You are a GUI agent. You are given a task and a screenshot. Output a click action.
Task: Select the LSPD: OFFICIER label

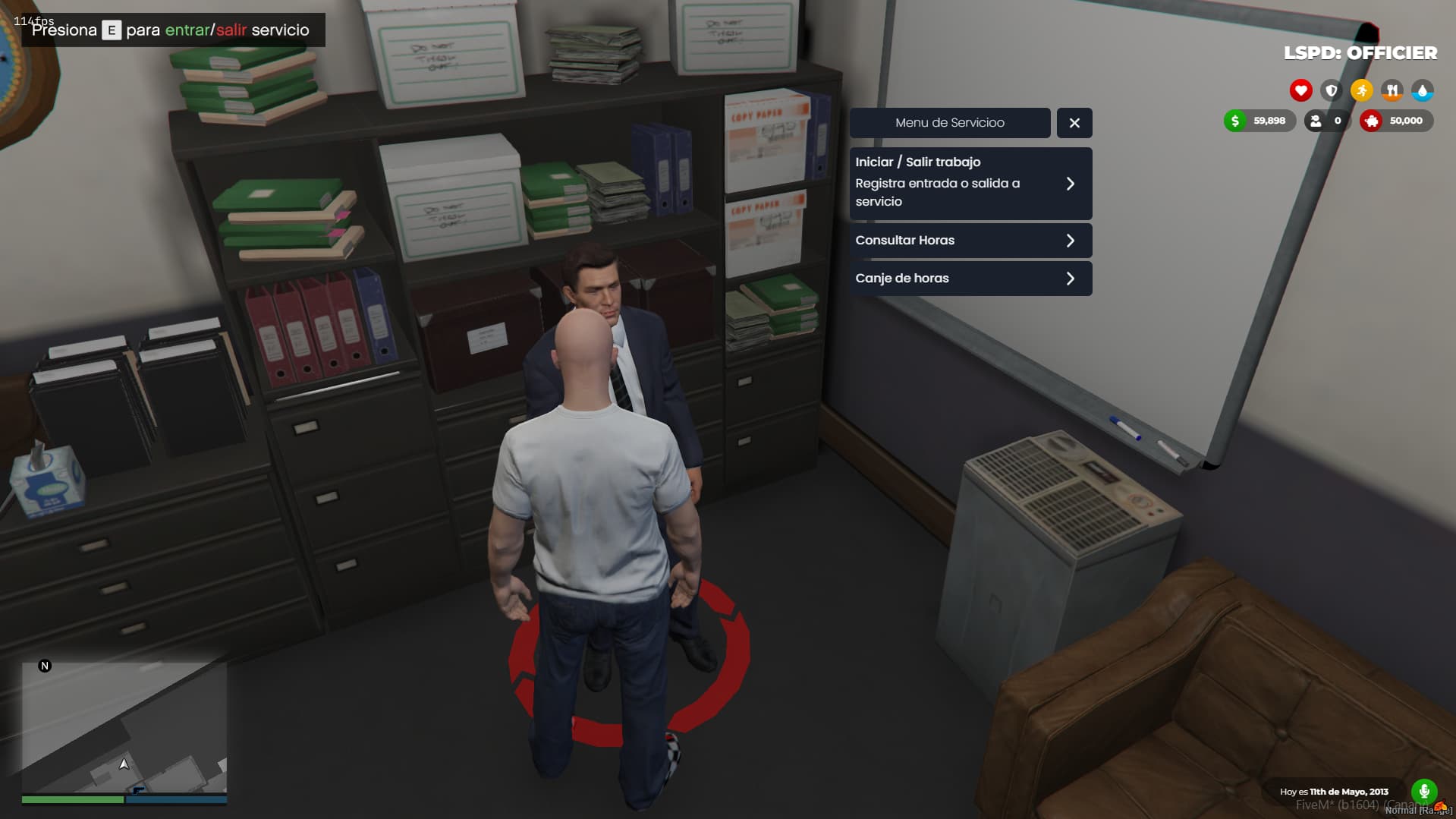pyautogui.click(x=1360, y=53)
